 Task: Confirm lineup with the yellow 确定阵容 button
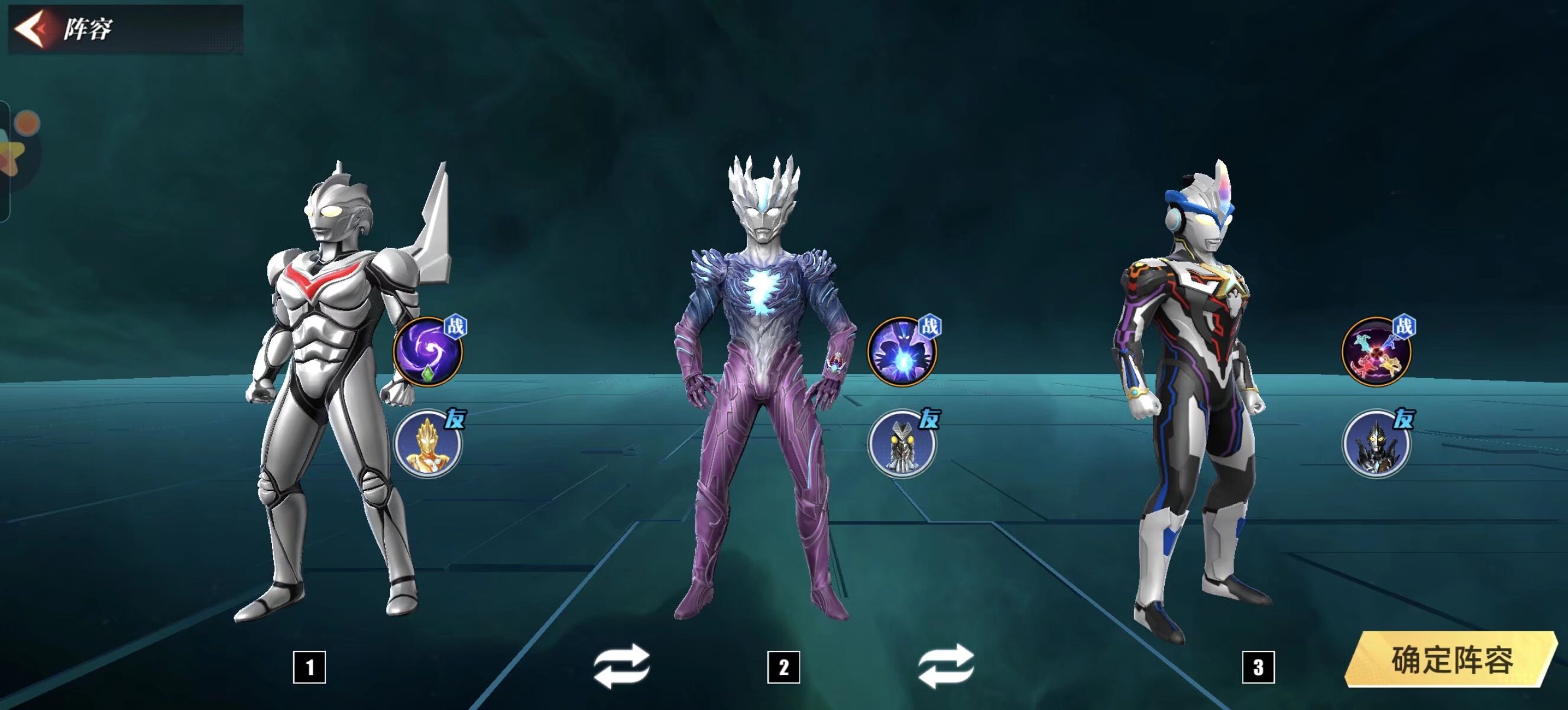coord(1451,660)
